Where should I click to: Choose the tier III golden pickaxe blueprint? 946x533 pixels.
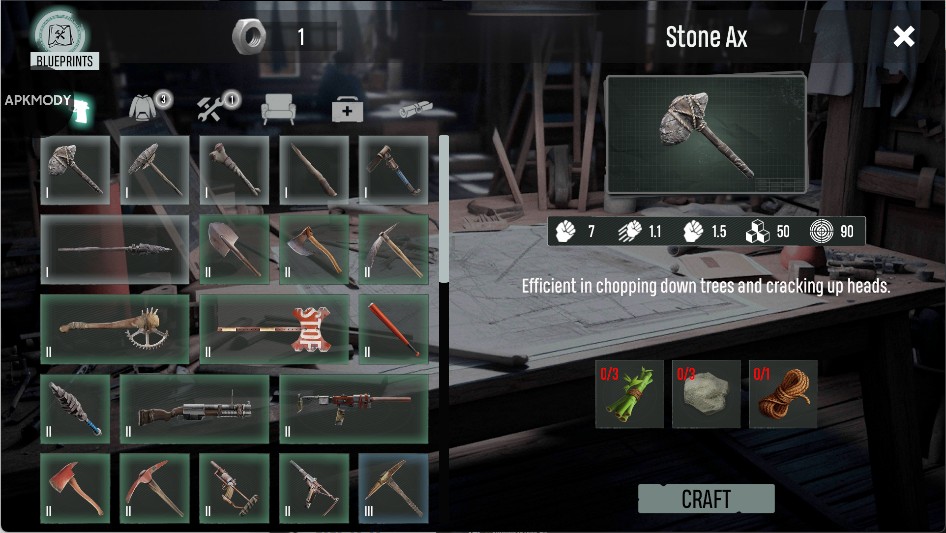393,488
